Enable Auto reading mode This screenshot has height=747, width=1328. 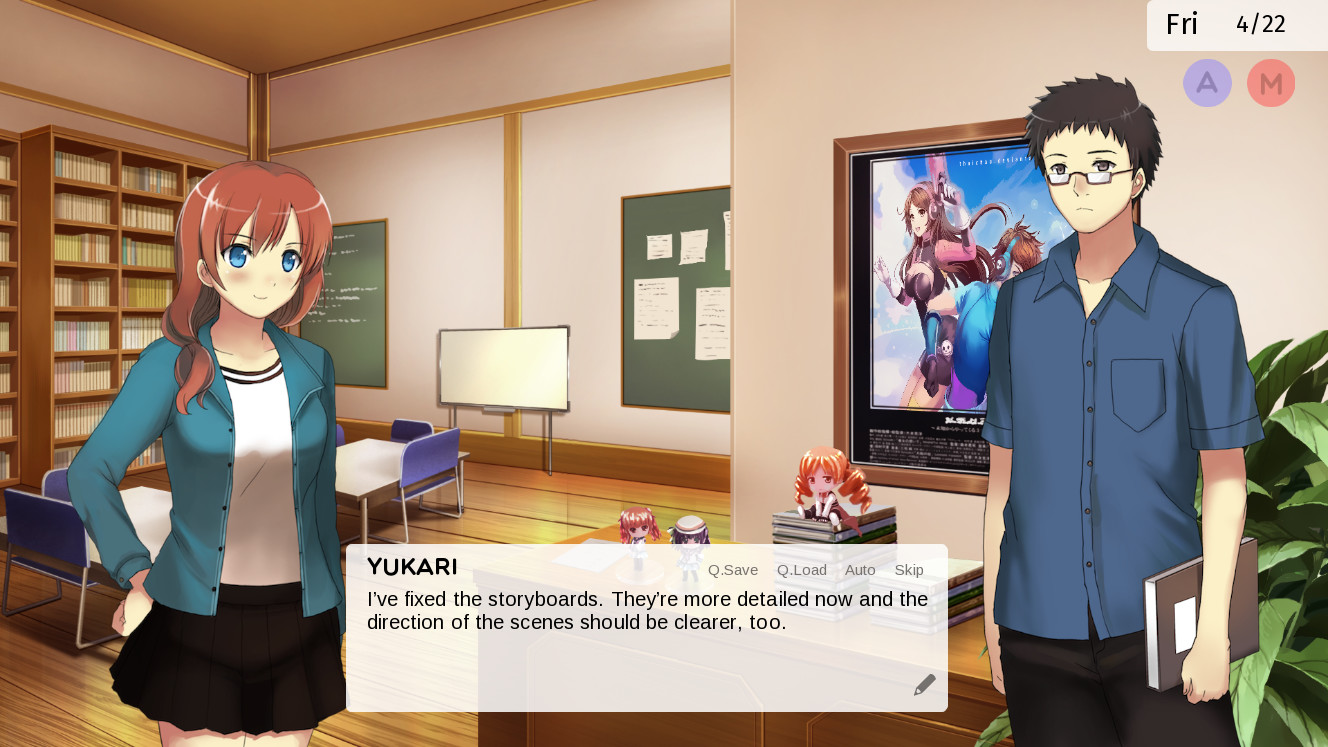click(859, 570)
